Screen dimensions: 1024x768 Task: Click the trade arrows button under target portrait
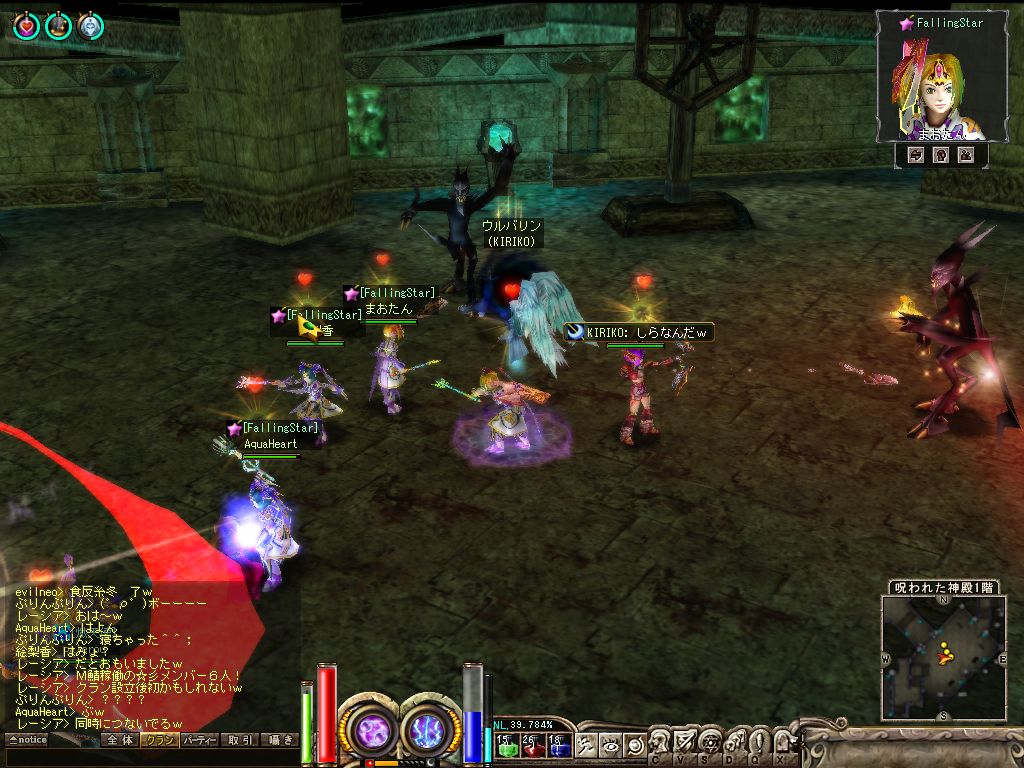tap(915, 155)
